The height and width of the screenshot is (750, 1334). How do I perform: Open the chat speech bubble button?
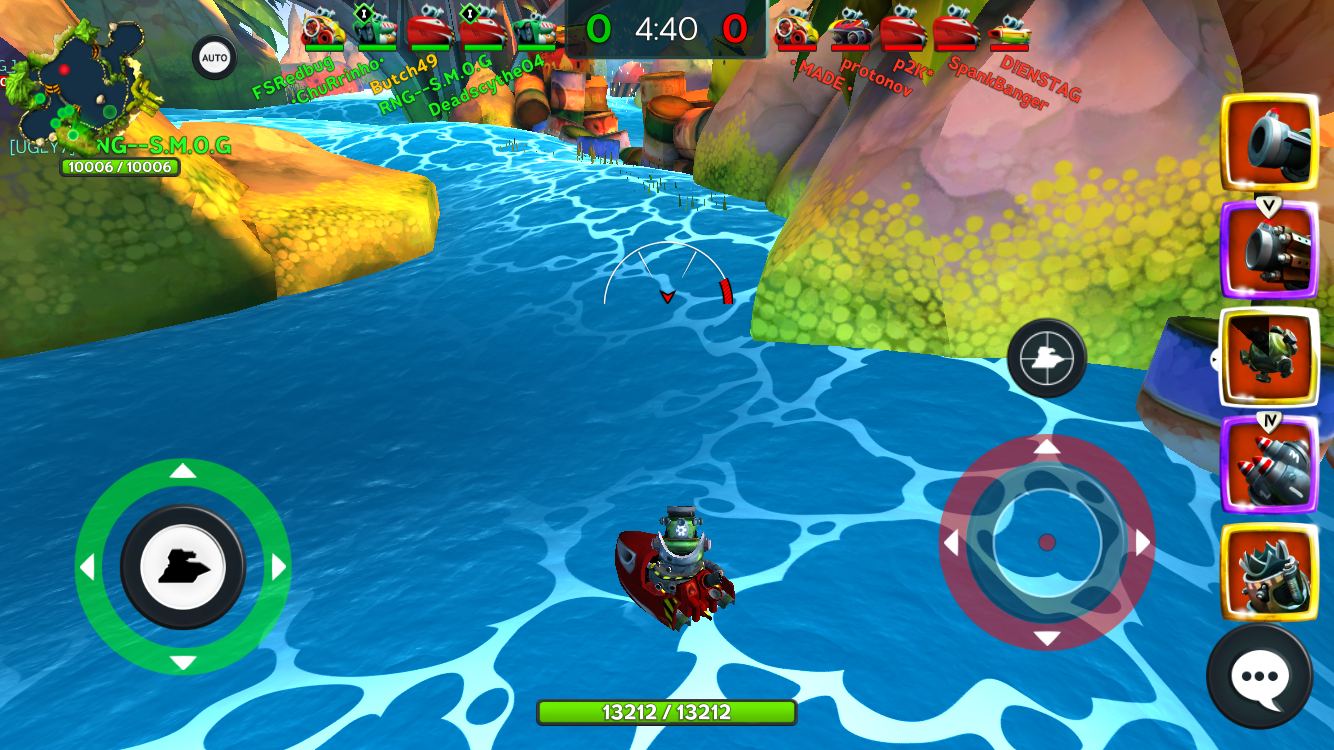point(1260,676)
